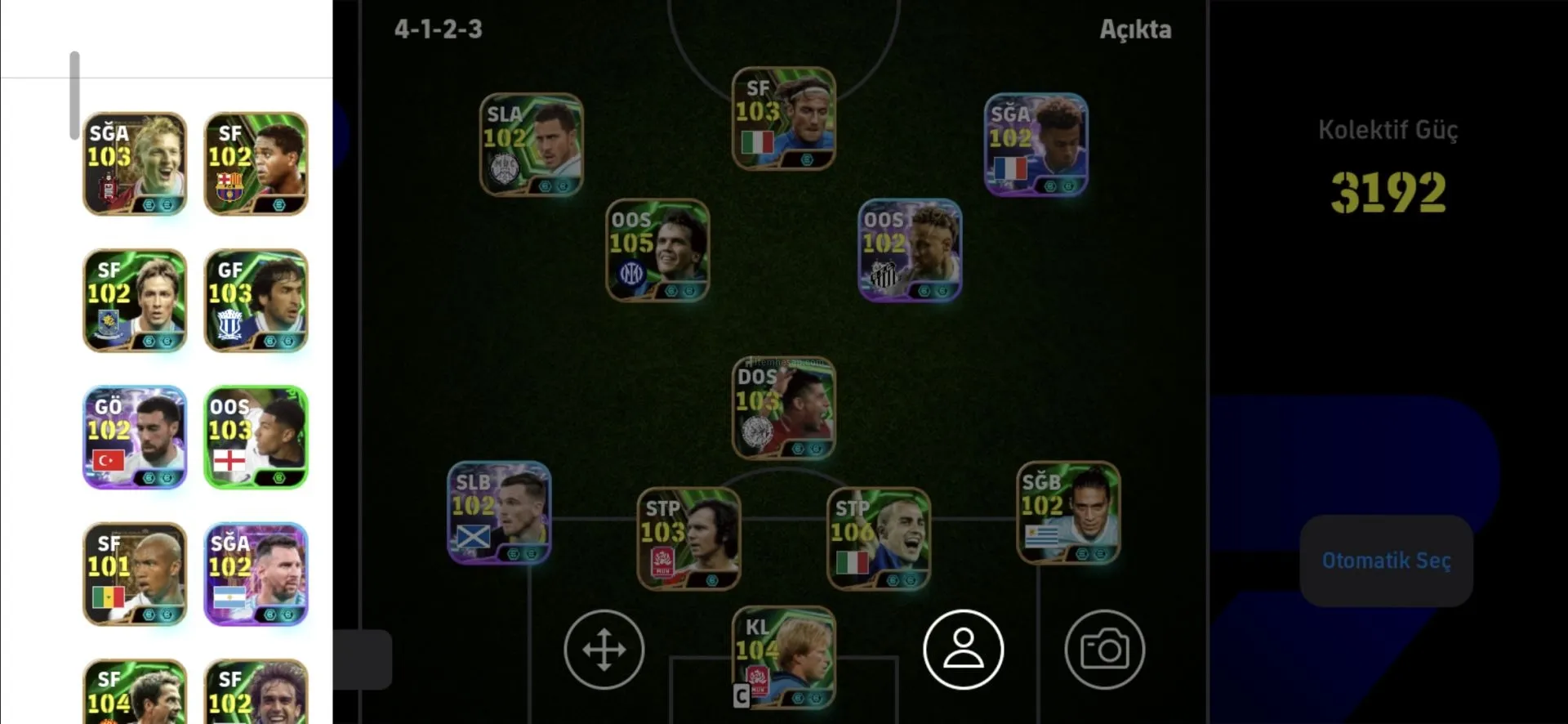Choose the STP 106 Italy defender card
1568x724 pixels.
pyautogui.click(x=879, y=539)
